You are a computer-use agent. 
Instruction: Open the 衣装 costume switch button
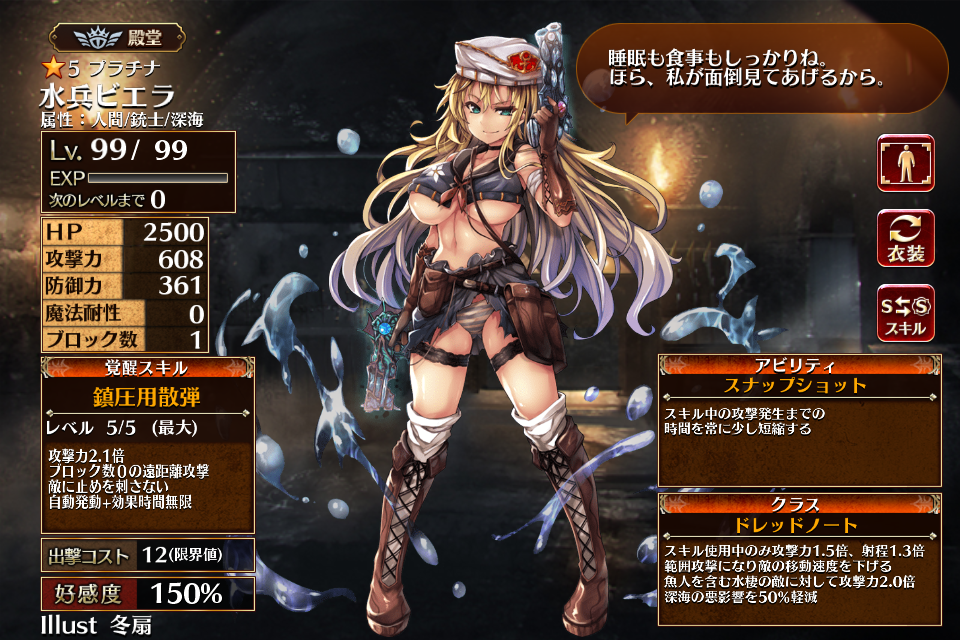coord(905,238)
